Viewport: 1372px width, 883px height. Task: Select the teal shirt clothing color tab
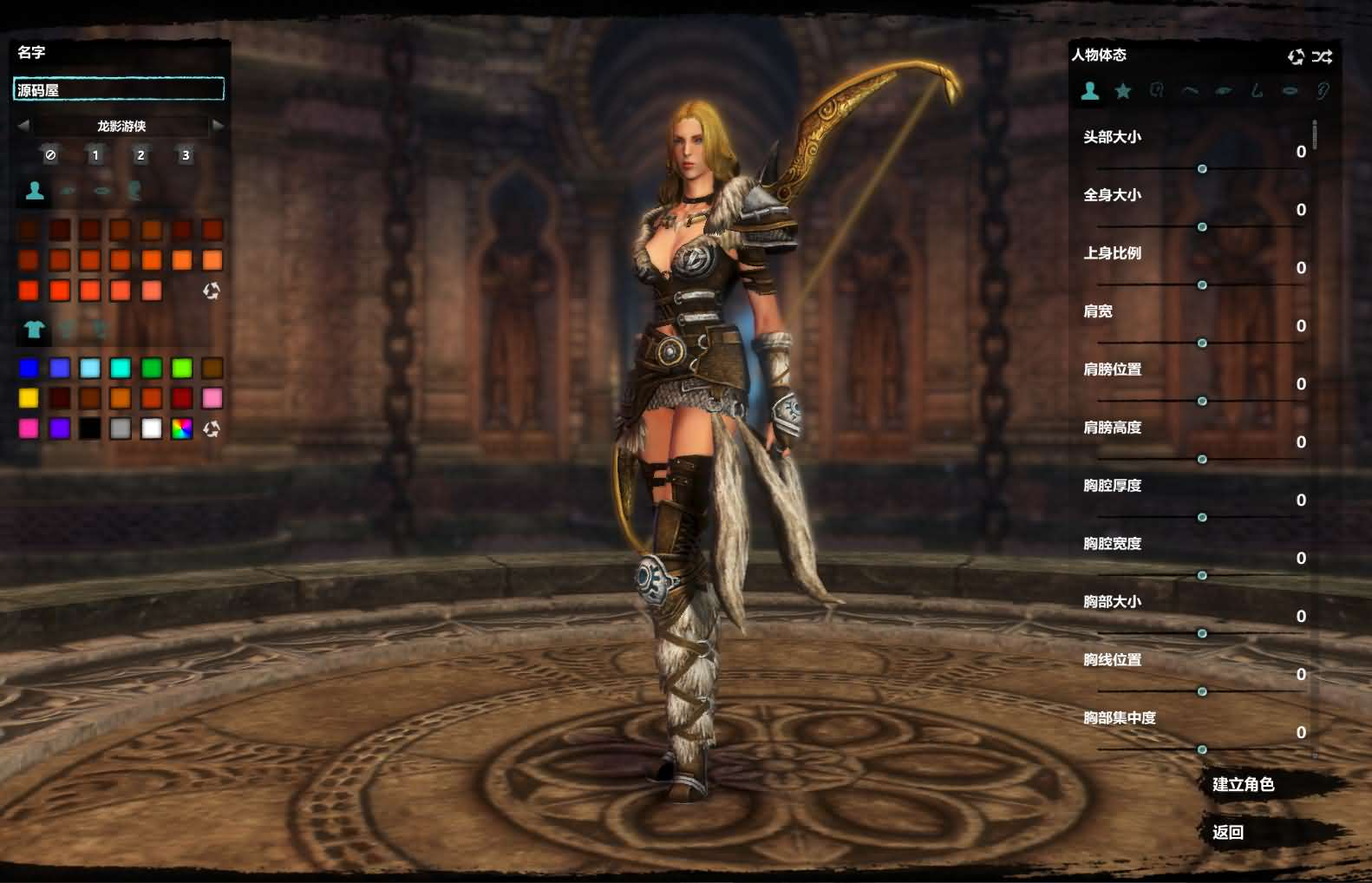click(34, 329)
